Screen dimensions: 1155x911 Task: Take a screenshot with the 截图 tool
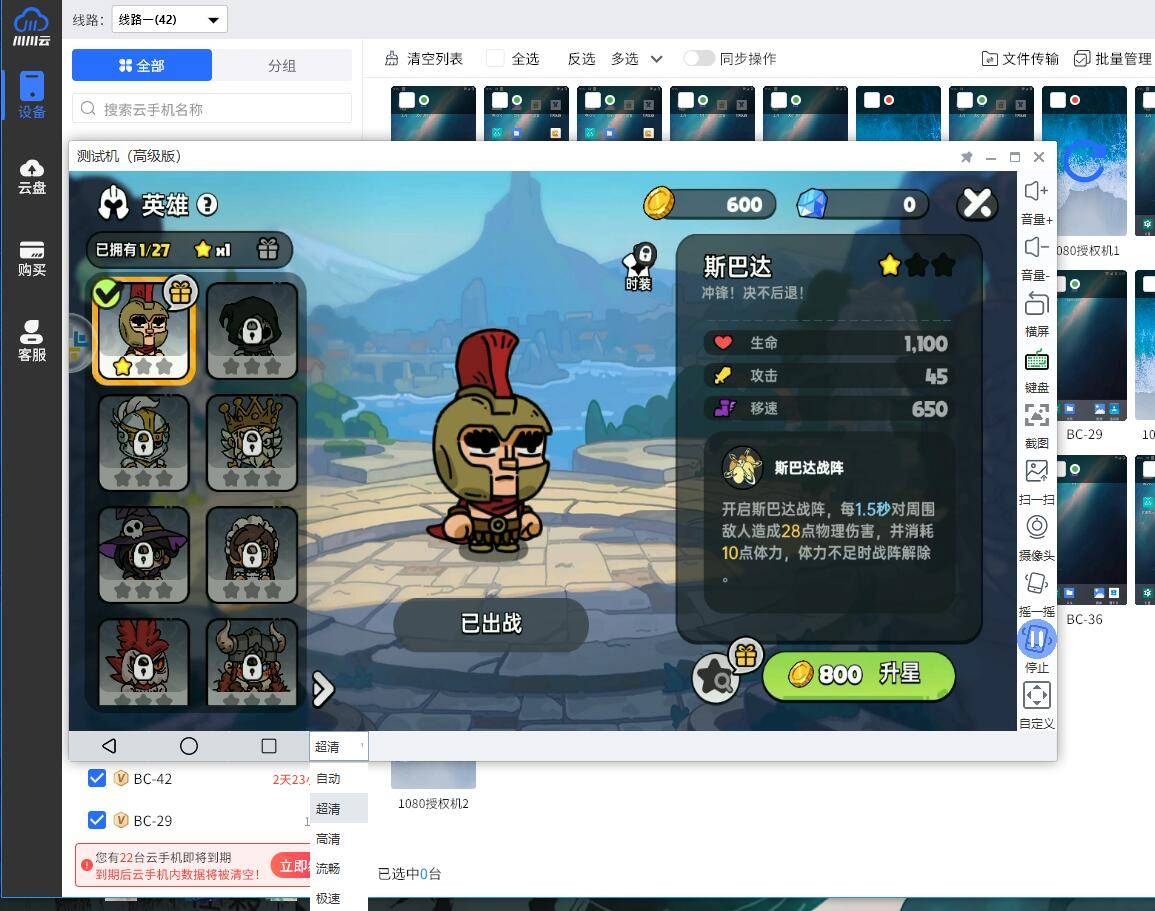pyautogui.click(x=1036, y=424)
